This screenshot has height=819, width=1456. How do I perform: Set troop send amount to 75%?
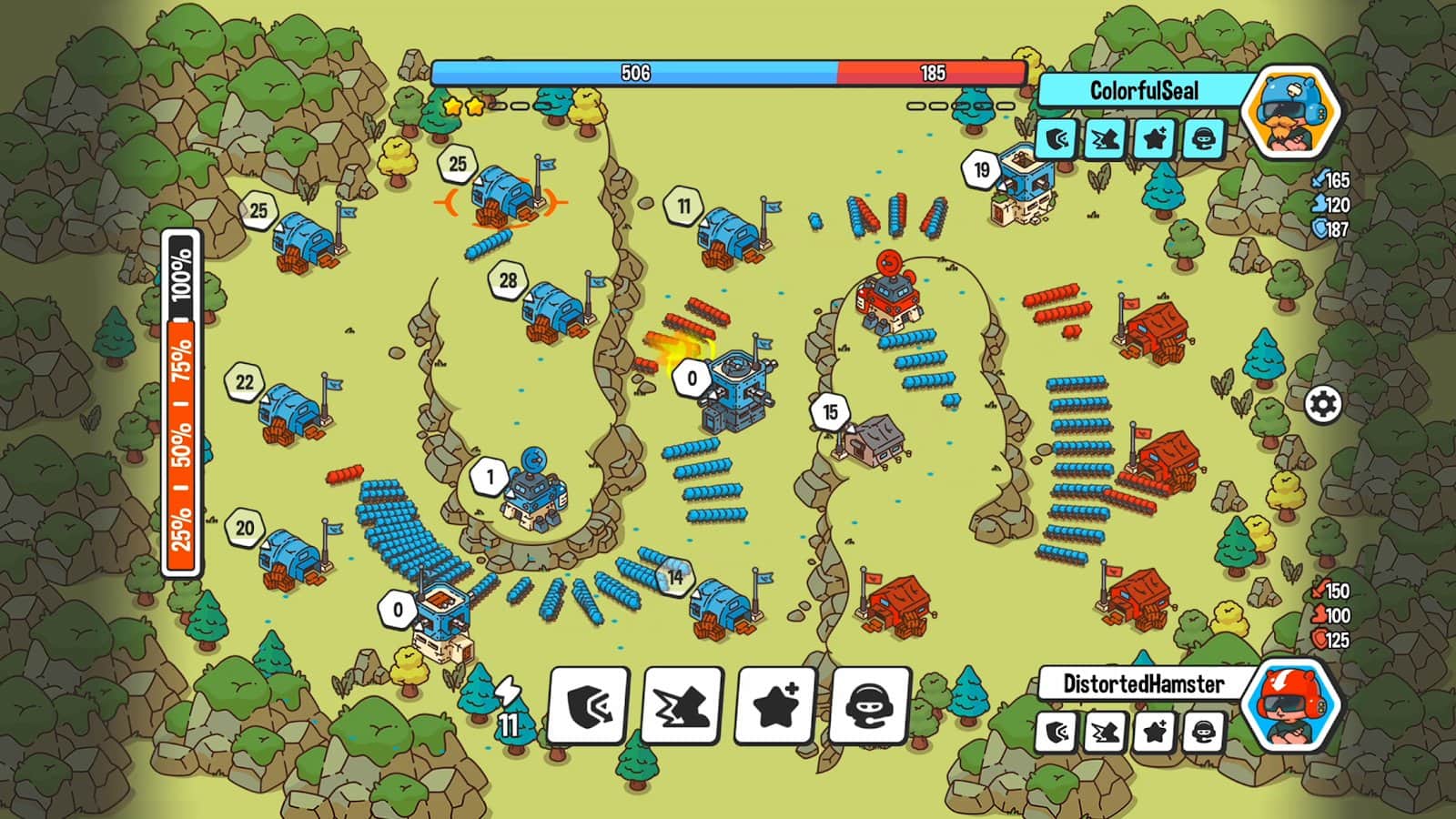(182, 359)
